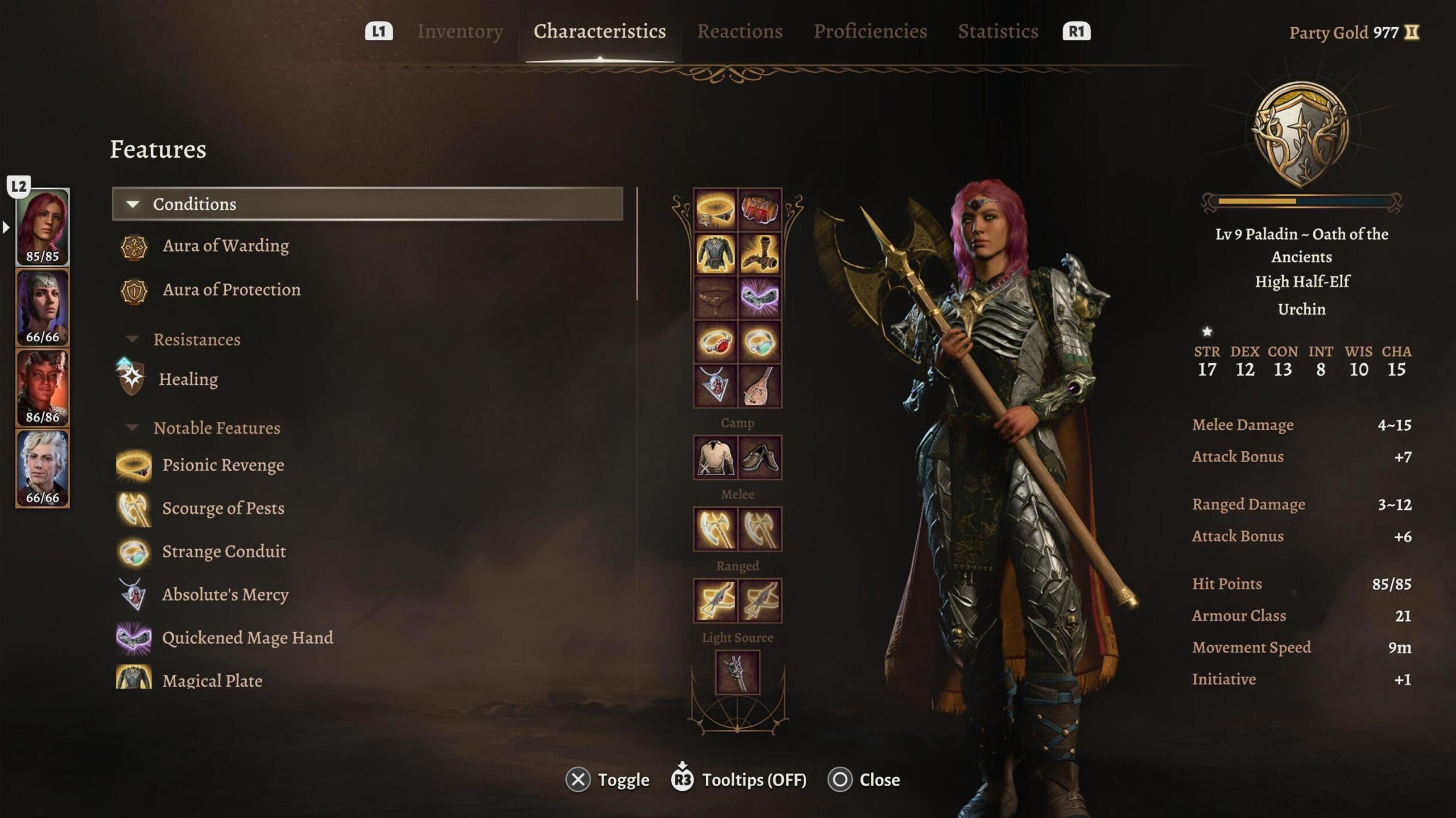Choose the Quickened Mage Hand feature

(247, 638)
